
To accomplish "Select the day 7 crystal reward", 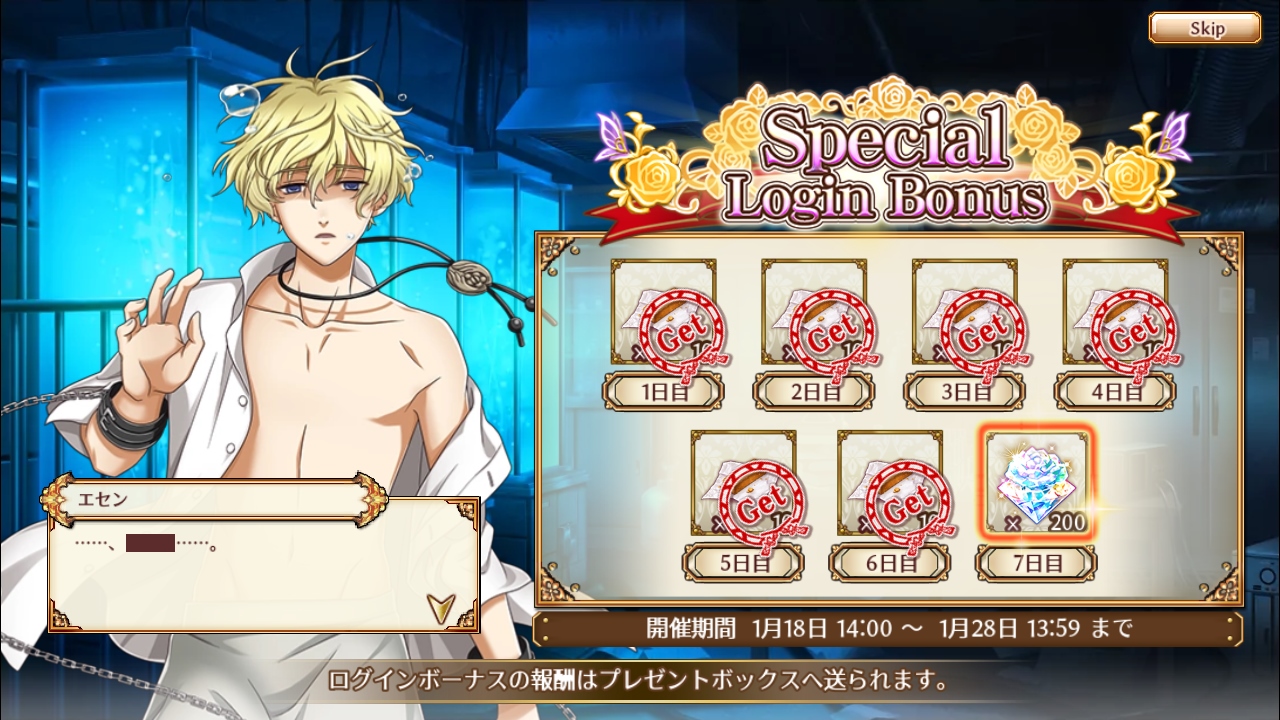I will [x=1036, y=484].
